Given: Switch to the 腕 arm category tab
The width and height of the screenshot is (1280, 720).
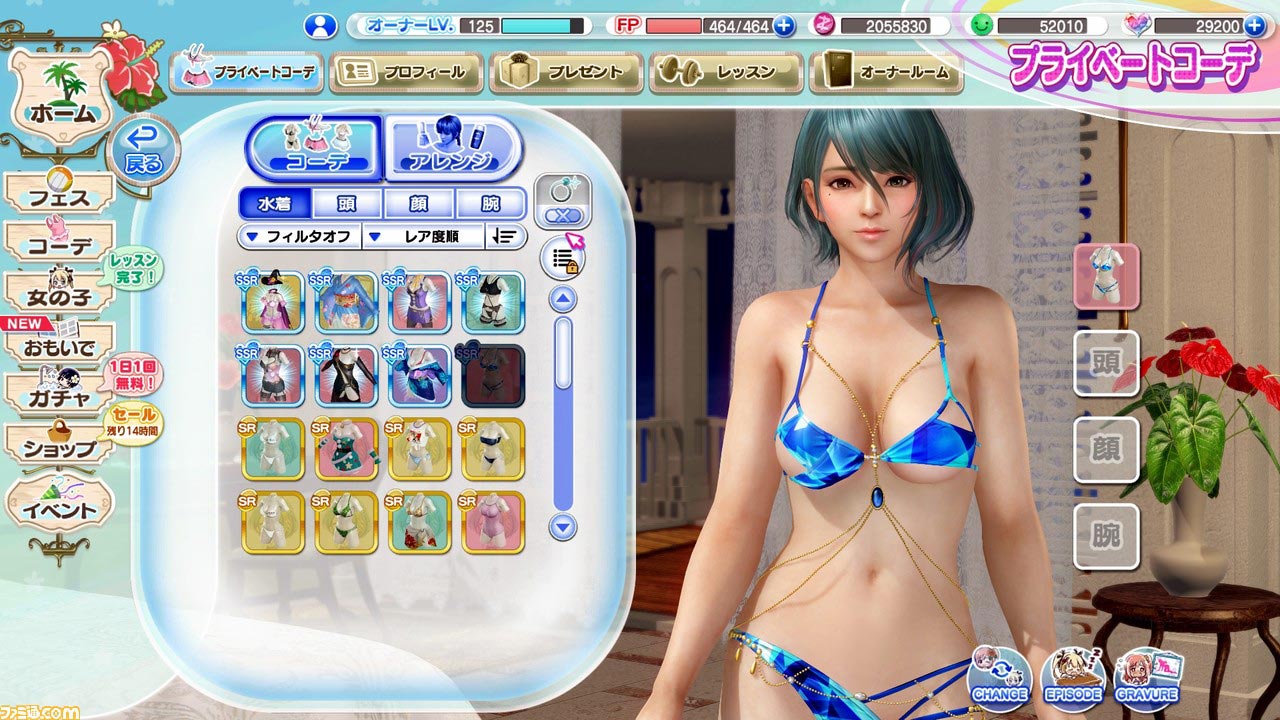Looking at the screenshot, I should (491, 204).
